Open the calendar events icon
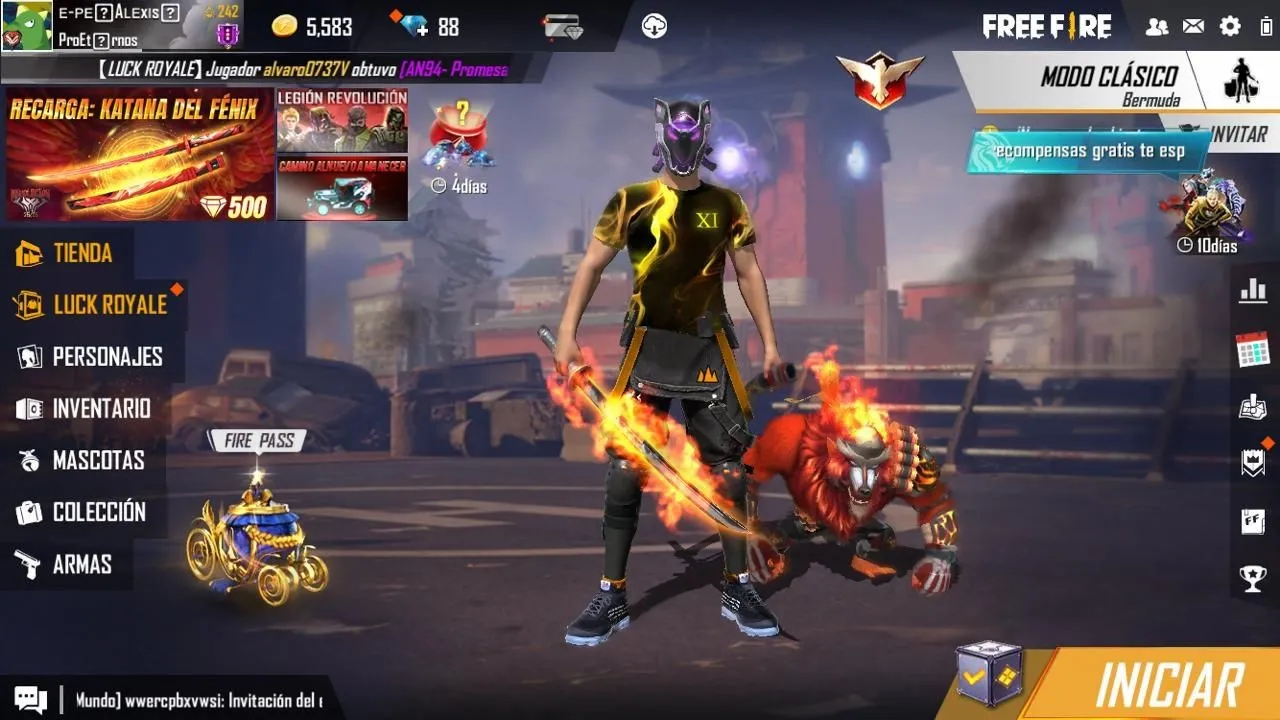1280x720 pixels. pos(1252,350)
